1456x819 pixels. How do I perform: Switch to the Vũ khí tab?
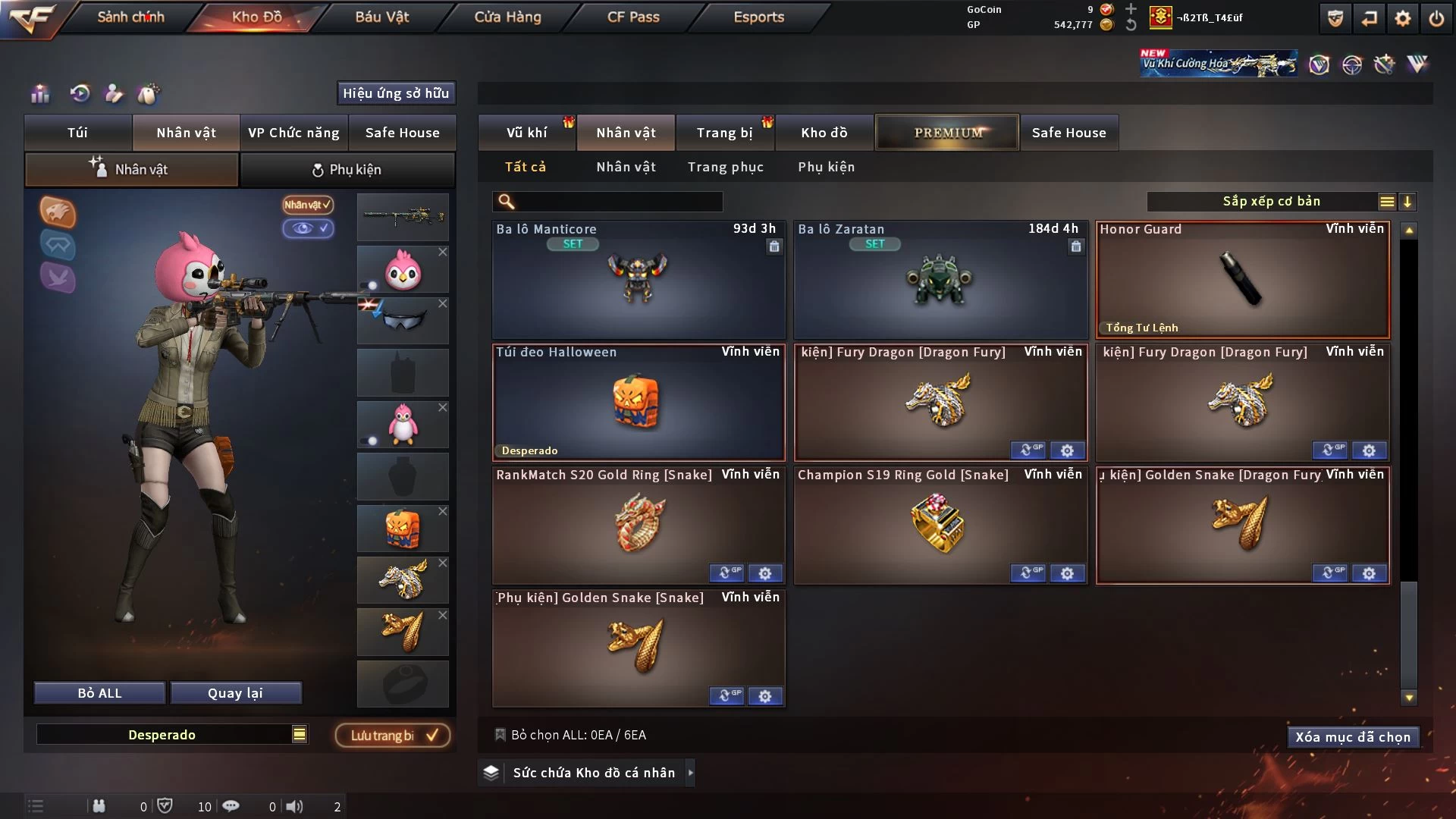(526, 133)
